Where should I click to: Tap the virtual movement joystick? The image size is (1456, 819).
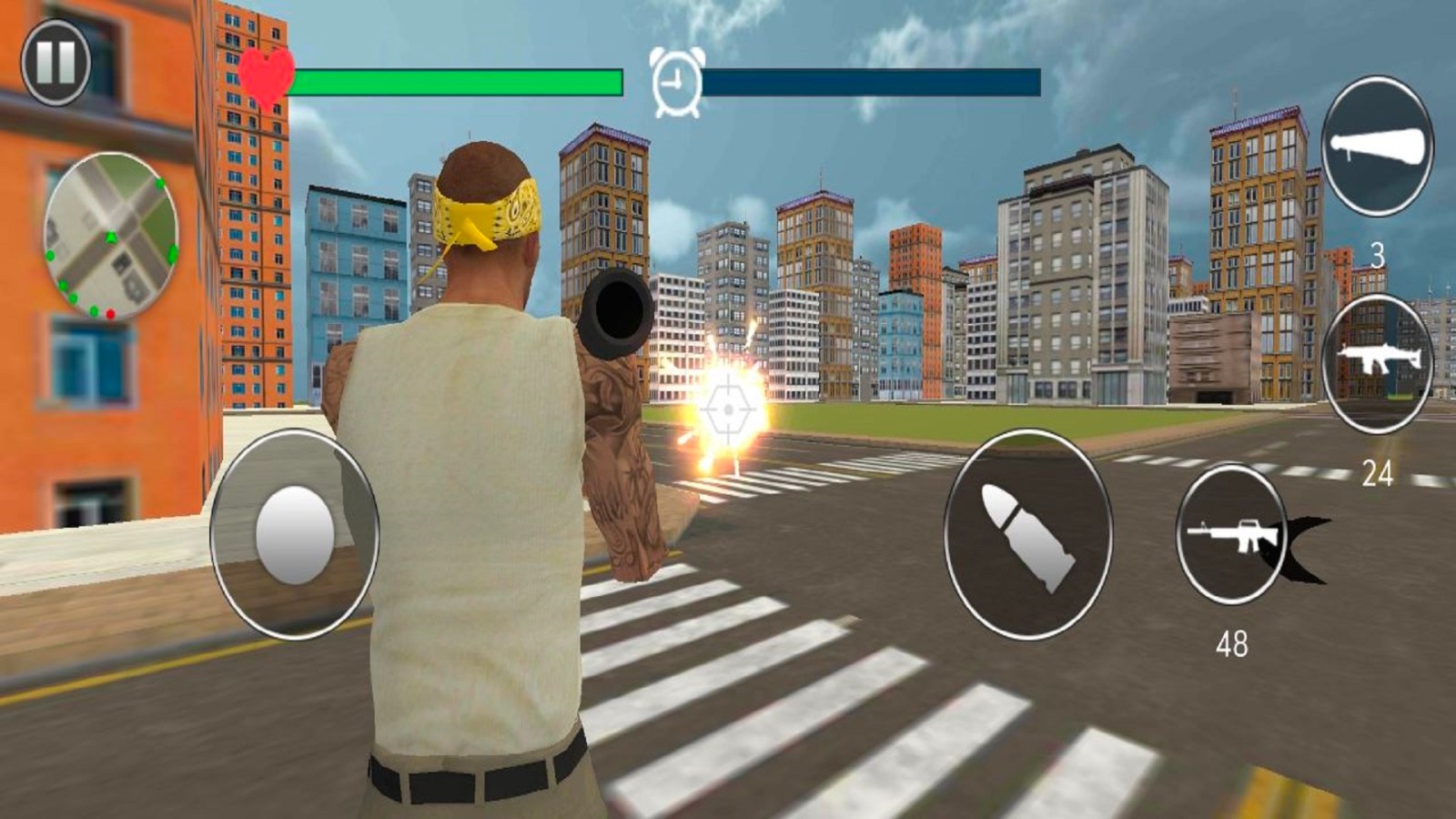(x=294, y=534)
